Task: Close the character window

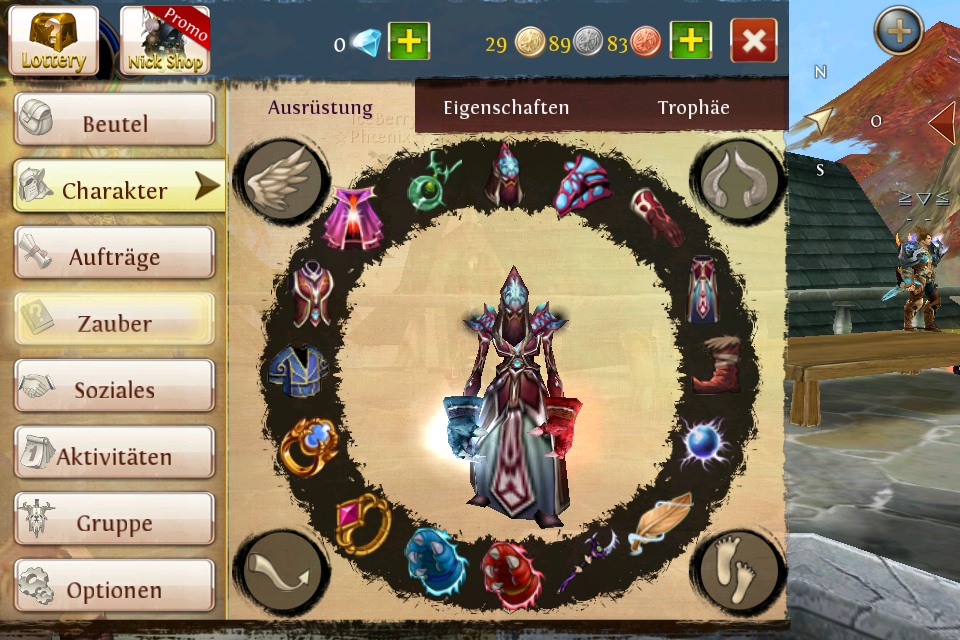Action: [x=754, y=42]
